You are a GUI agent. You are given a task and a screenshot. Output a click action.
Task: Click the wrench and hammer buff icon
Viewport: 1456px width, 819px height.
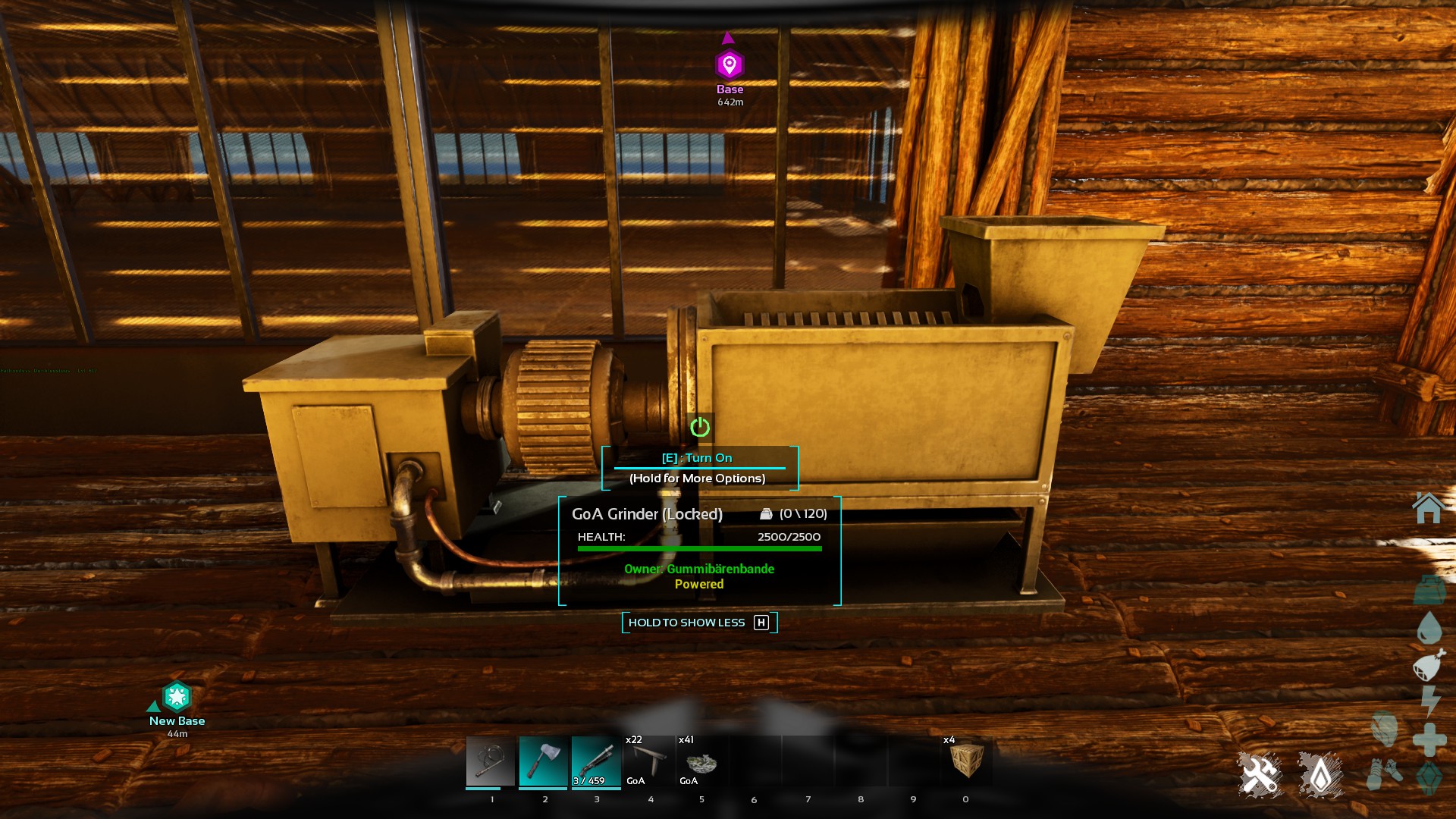tap(1260, 774)
